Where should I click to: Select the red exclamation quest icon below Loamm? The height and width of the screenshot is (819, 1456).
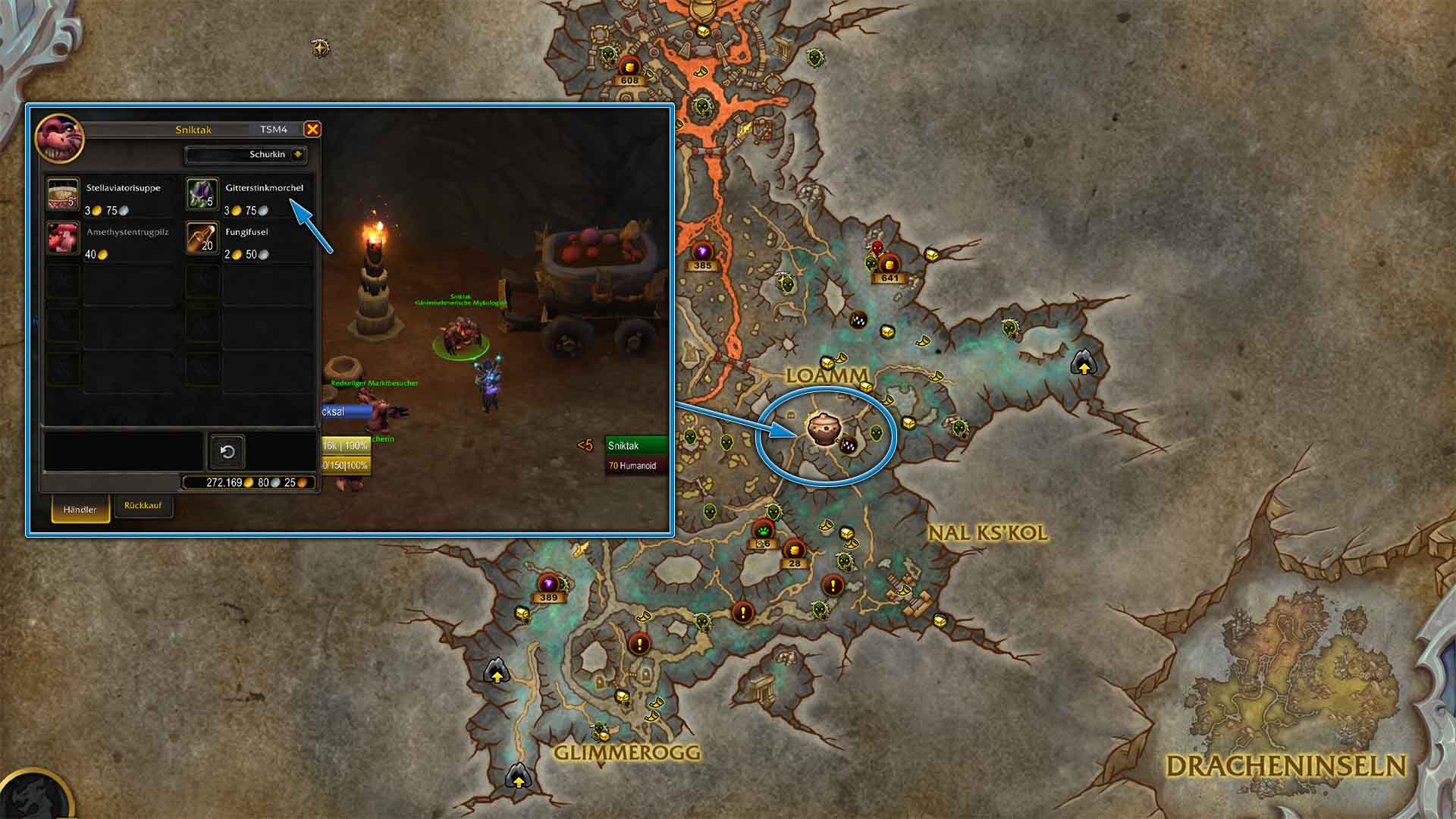pos(832,585)
